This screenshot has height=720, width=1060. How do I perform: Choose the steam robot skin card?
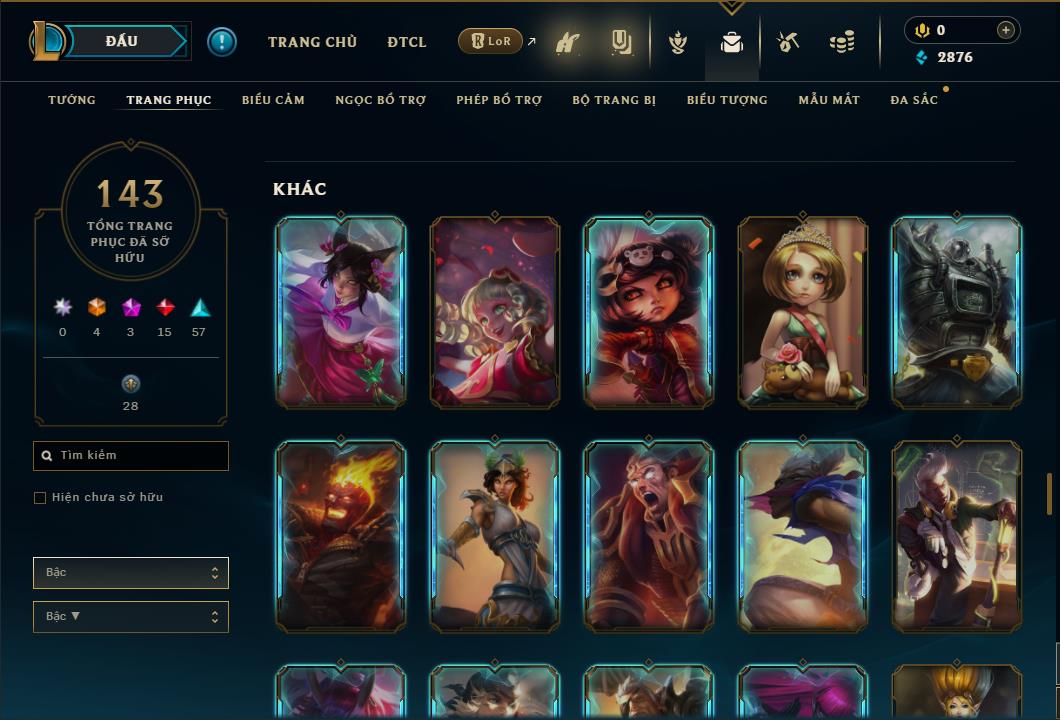click(956, 312)
